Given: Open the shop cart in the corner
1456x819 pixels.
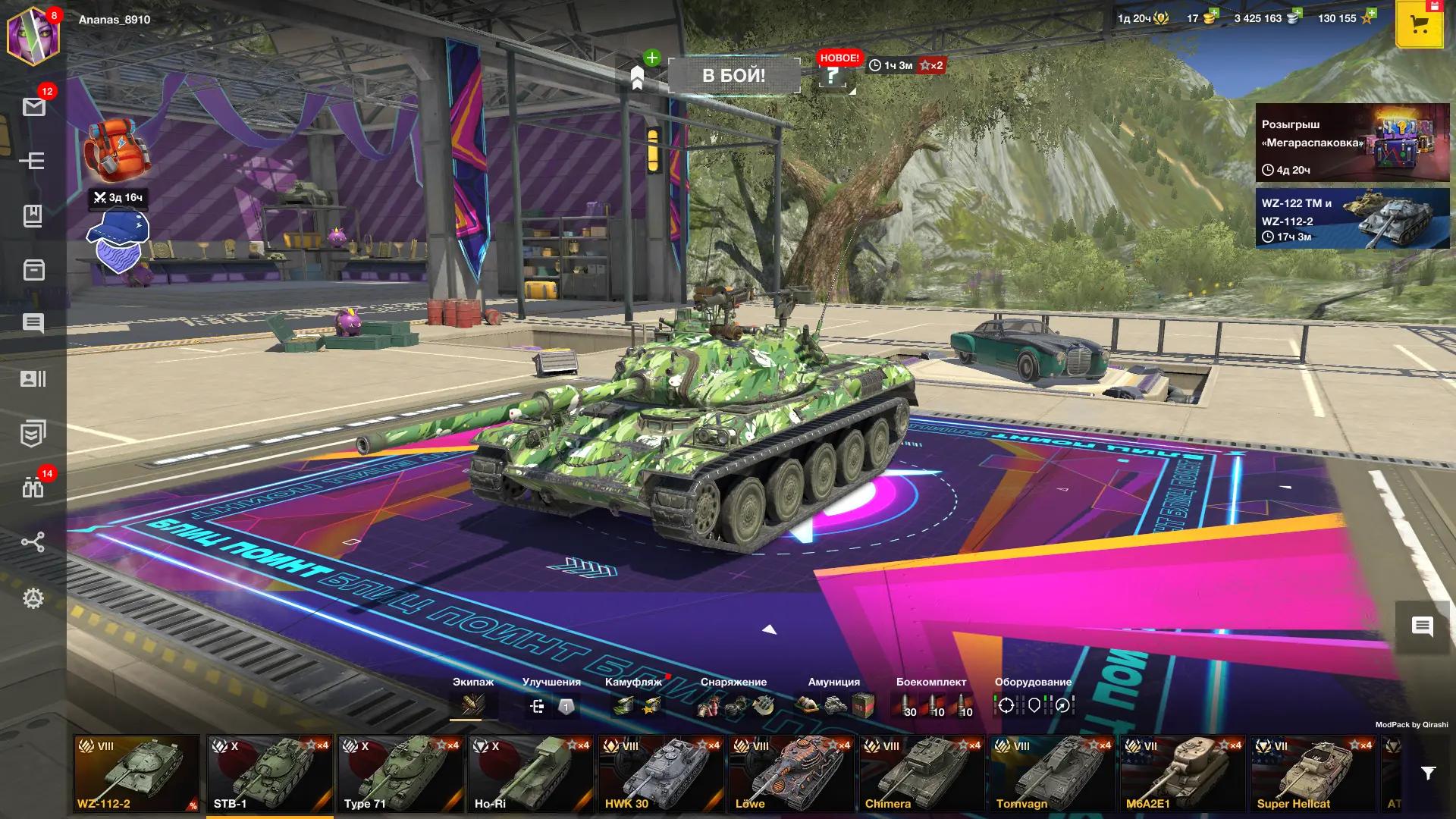Looking at the screenshot, I should 1419,24.
